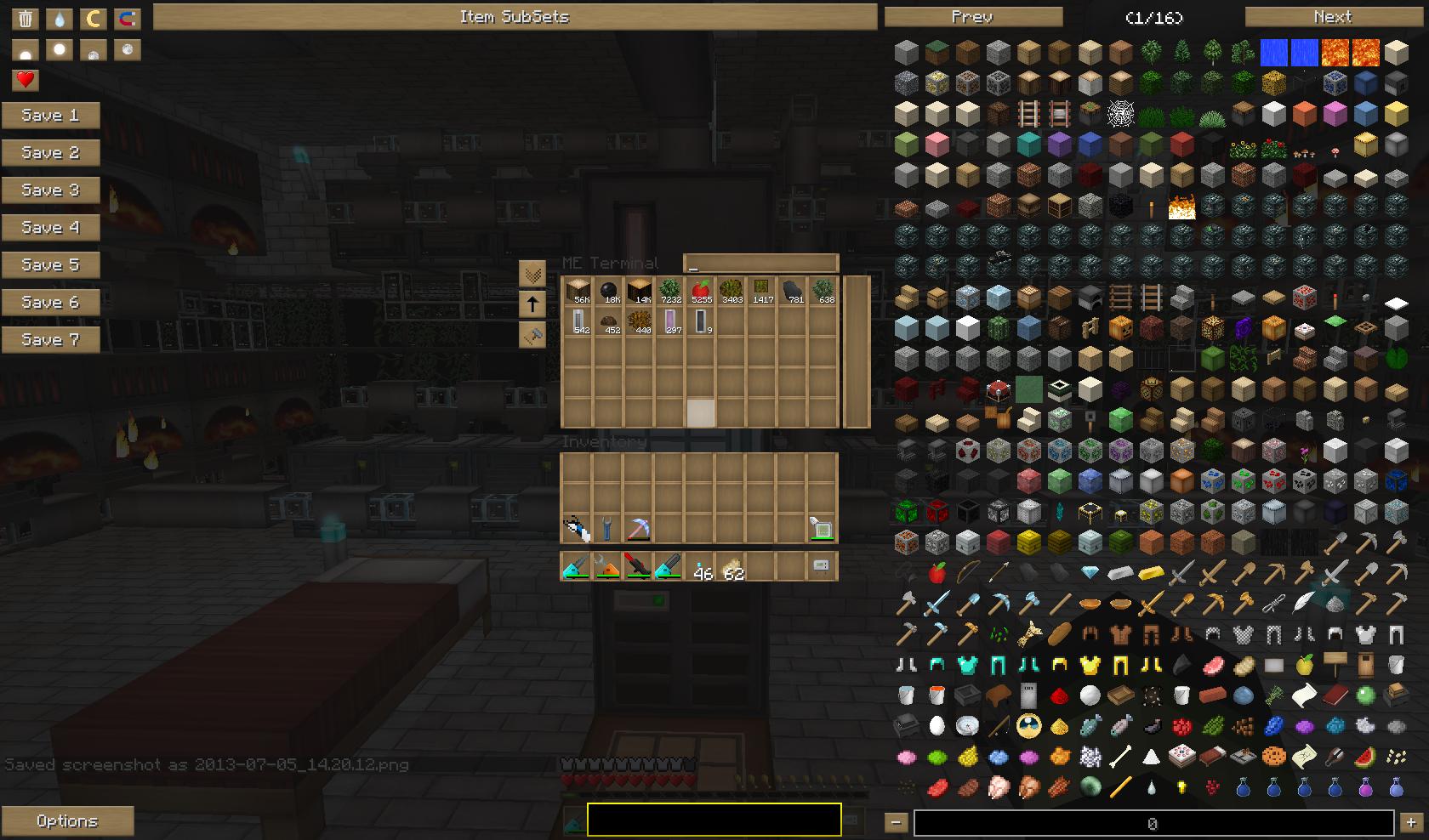Select the diamond pickaxe inventory slot

coord(638,529)
